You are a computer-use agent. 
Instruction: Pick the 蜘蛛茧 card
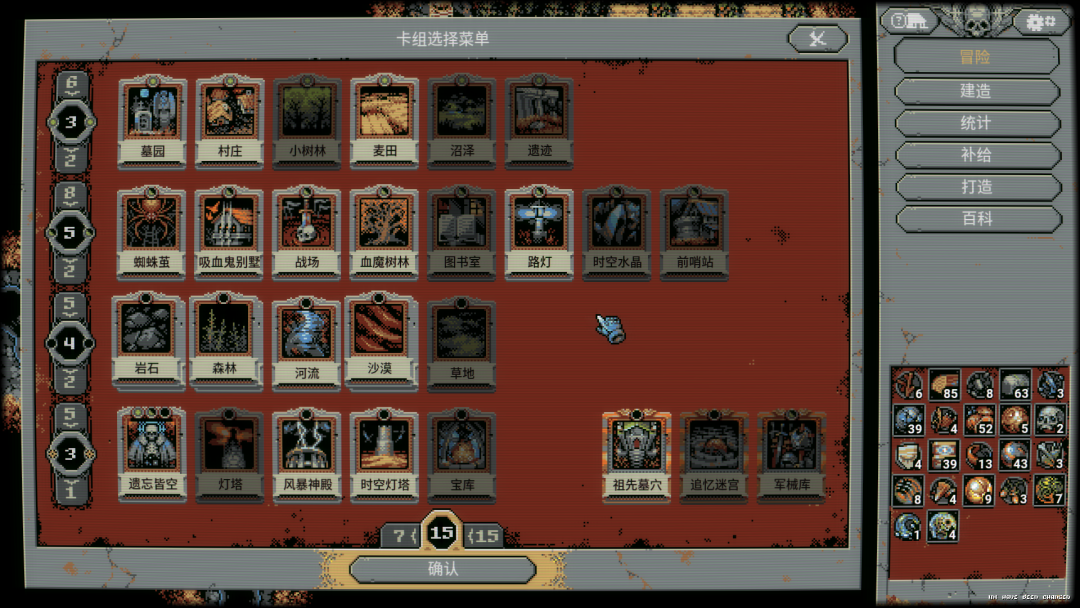[x=152, y=231]
